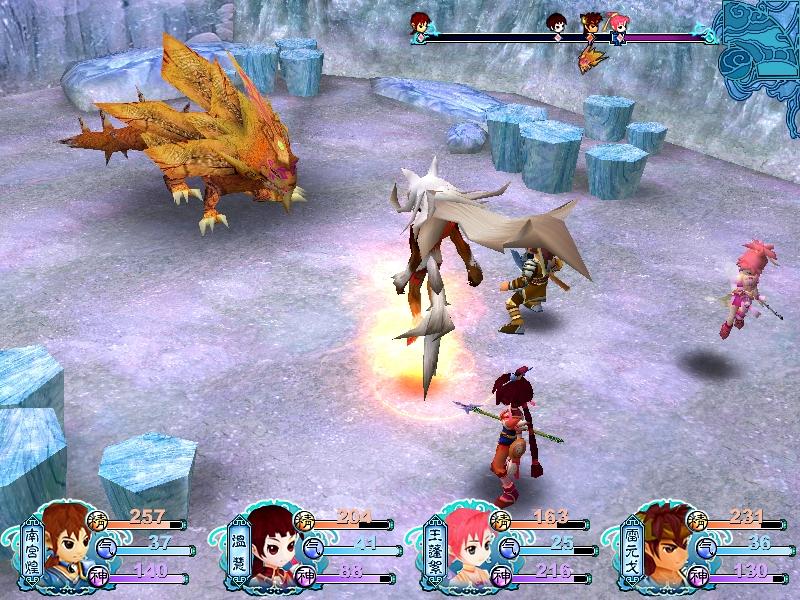Select pink-haired Wang Pengxu's portrait
The image size is (800, 600).
click(x=467, y=547)
